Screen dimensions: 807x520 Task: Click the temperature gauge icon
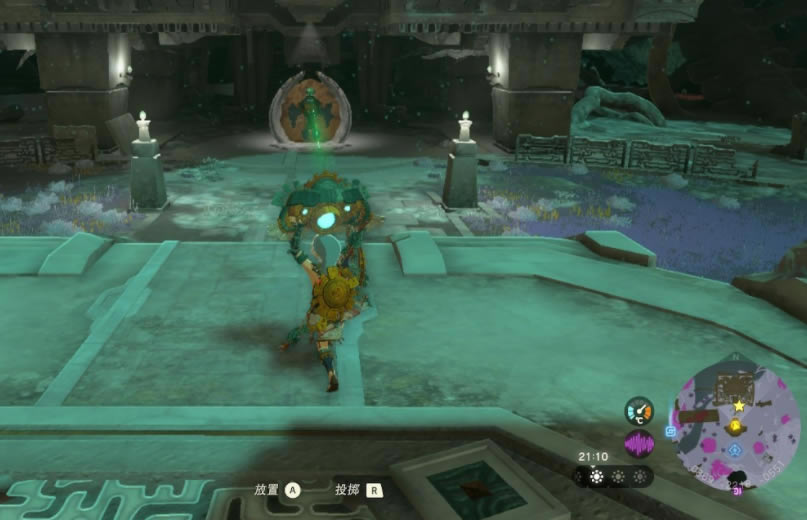click(x=639, y=410)
